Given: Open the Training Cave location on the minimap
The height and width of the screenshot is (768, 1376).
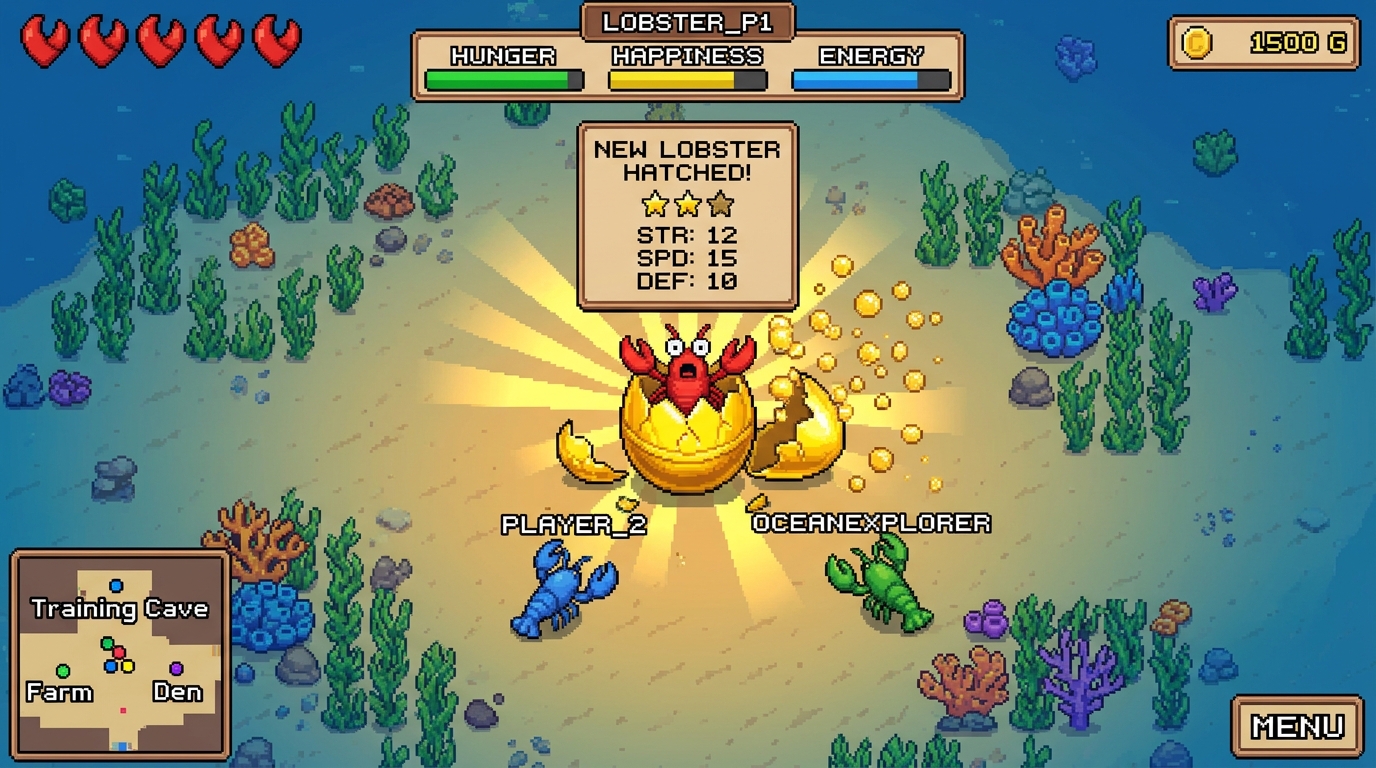Looking at the screenshot, I should point(120,607).
